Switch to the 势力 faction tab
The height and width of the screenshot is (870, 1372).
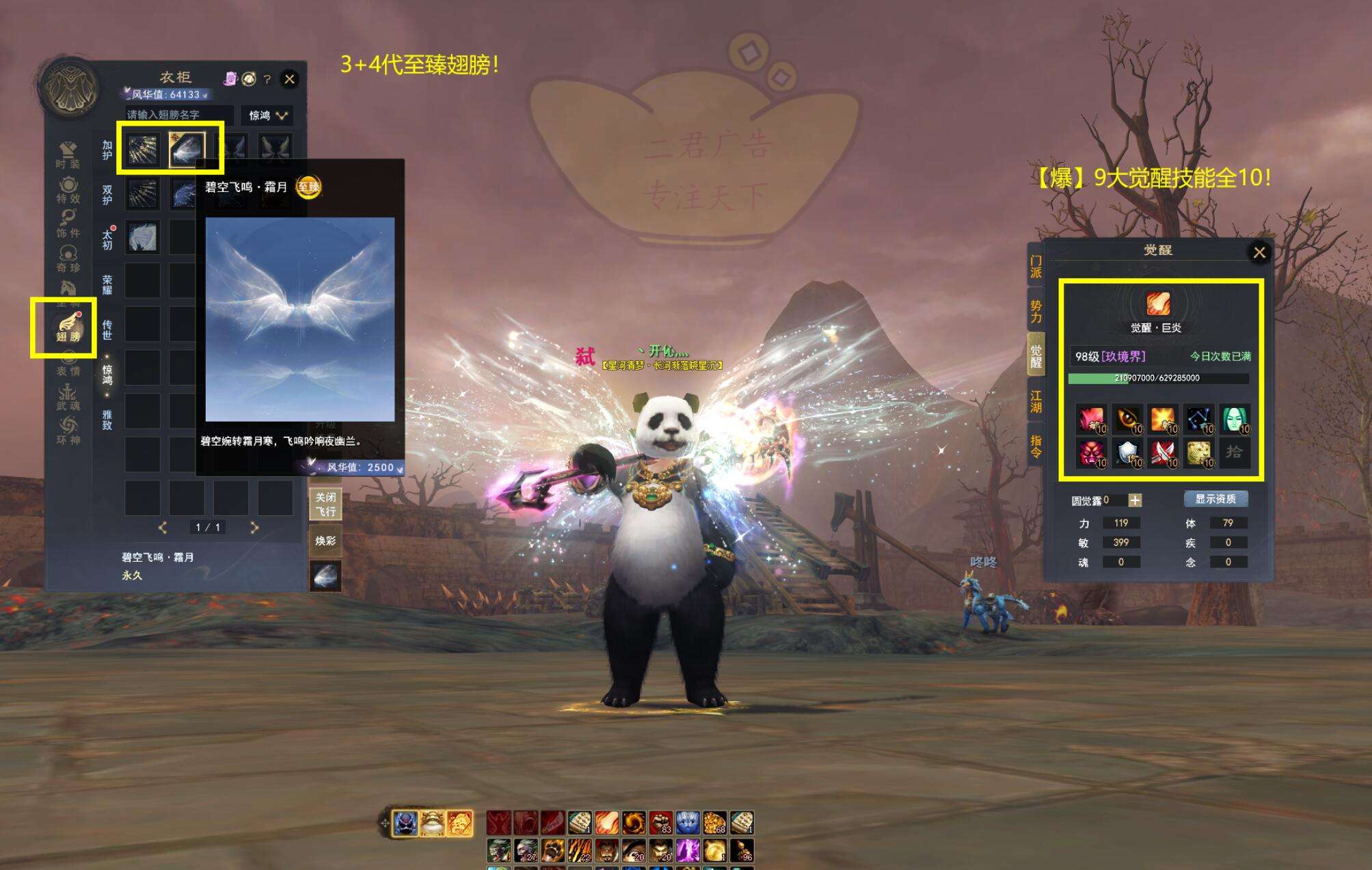pos(1036,312)
